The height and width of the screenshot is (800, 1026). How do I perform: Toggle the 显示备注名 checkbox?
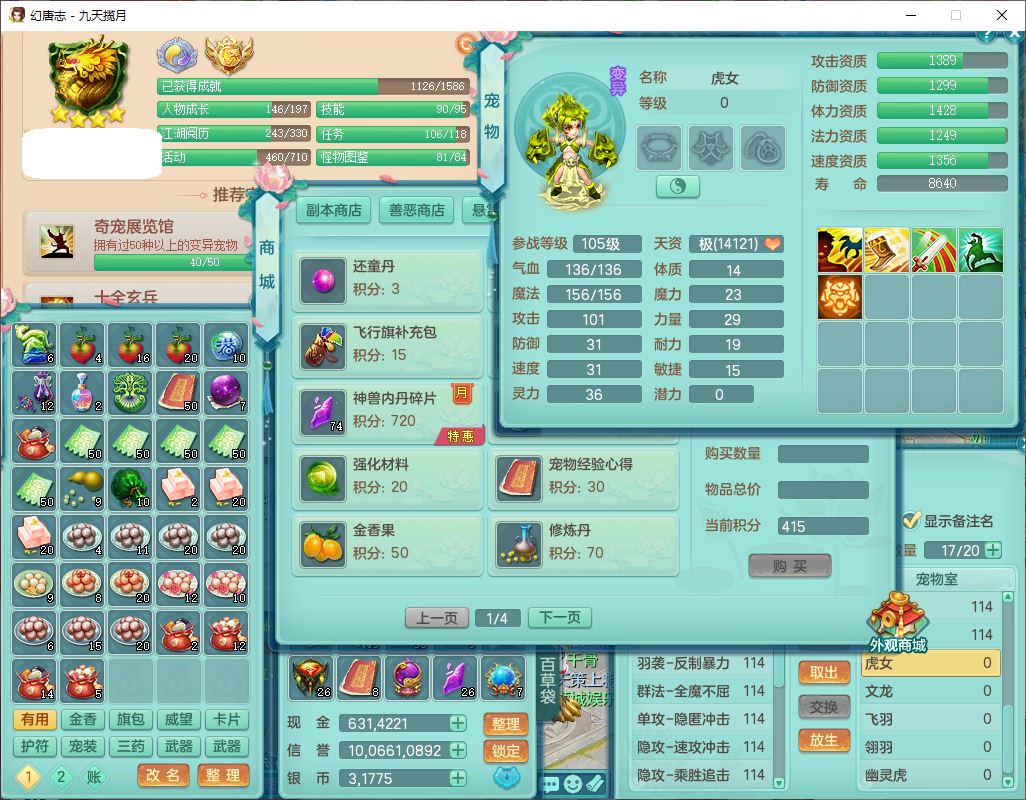click(911, 521)
